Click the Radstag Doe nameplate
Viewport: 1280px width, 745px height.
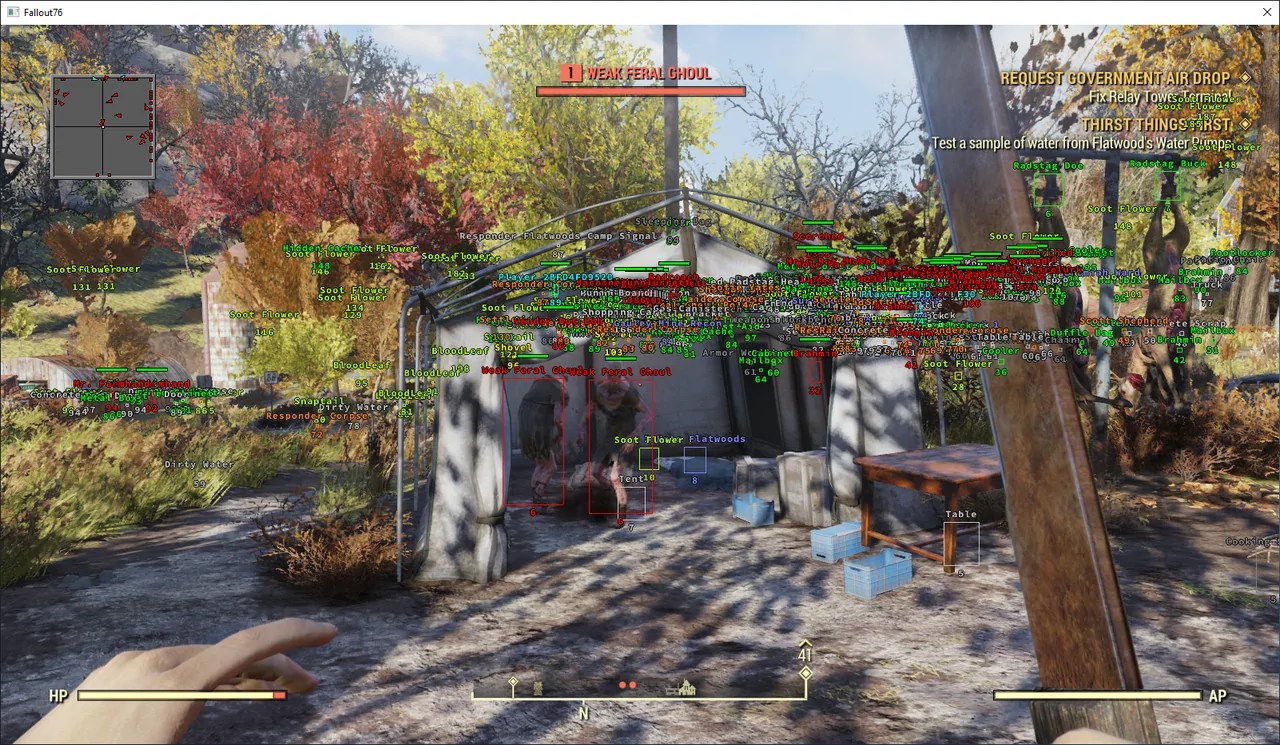(1048, 165)
